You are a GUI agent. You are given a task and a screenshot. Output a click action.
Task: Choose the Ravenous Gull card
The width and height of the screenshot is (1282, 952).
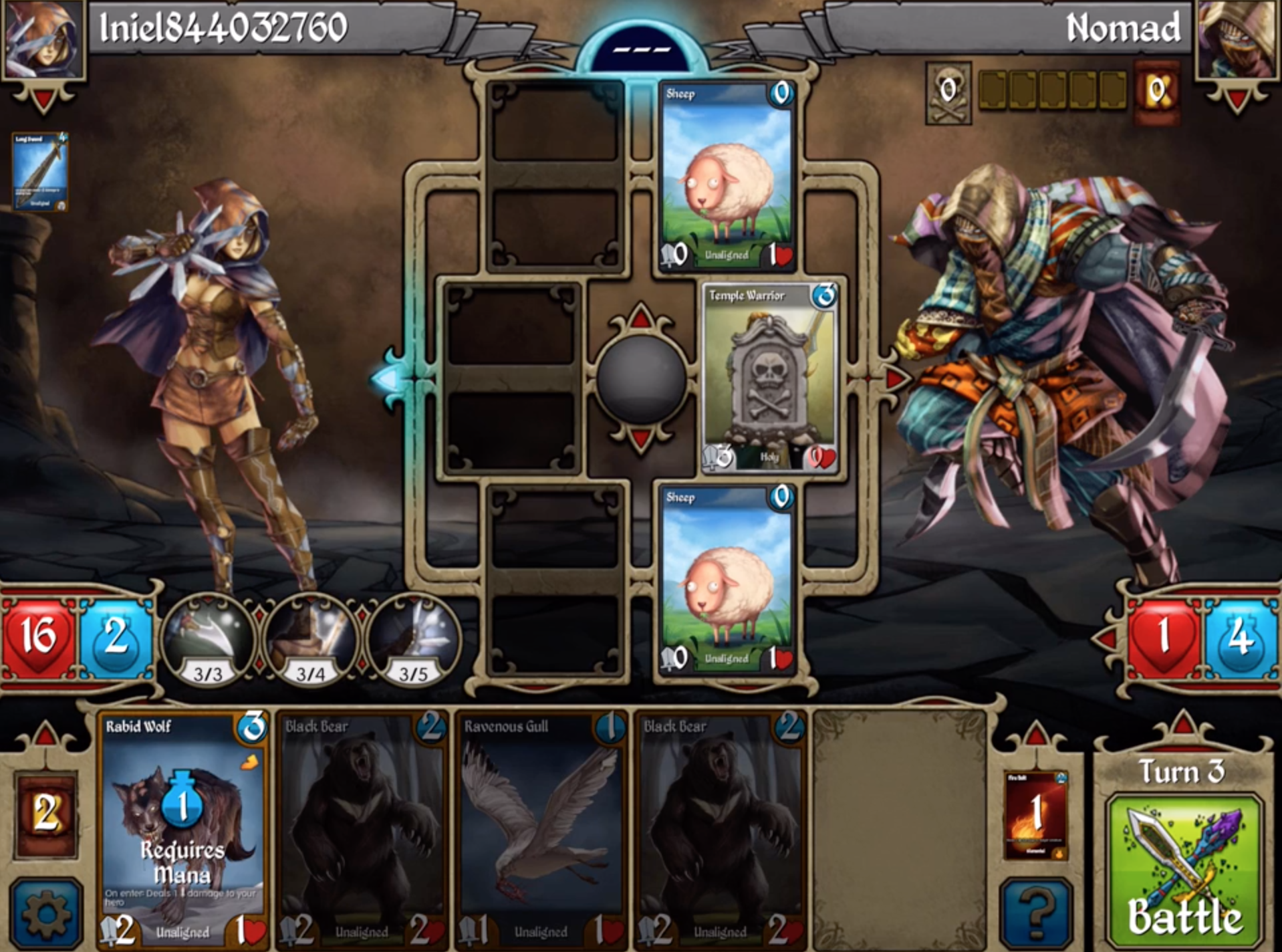pos(541,829)
